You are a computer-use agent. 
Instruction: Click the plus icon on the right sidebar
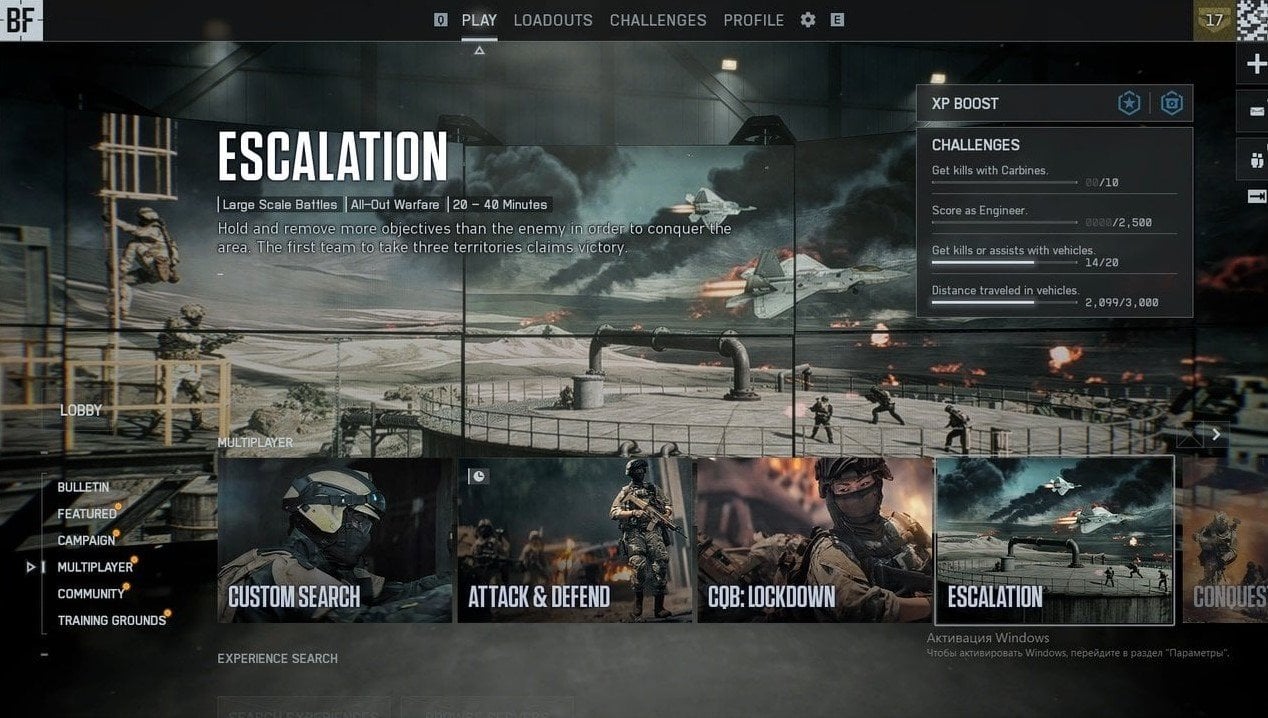click(x=1255, y=65)
